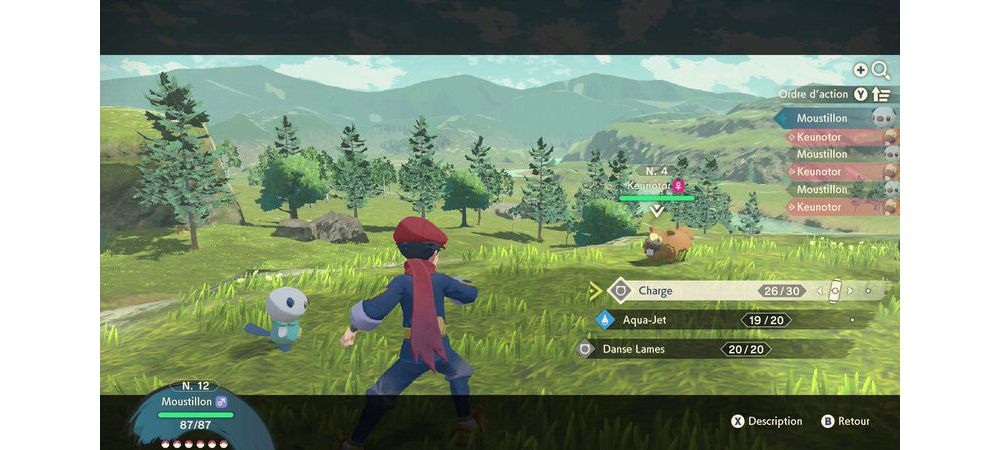1000x450 pixels.
Task: Open the magnifier zoom icon
Action: pos(881,70)
